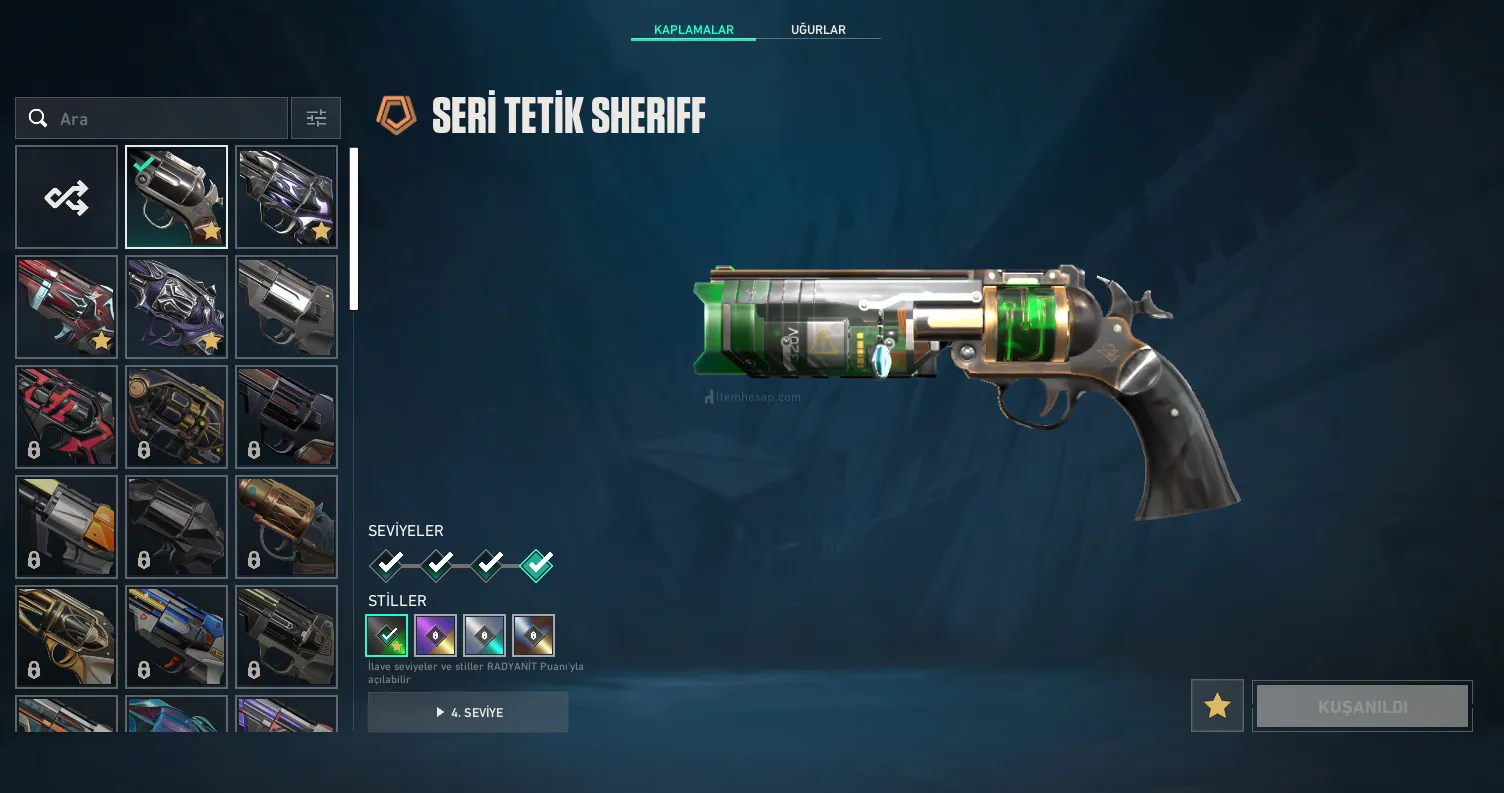This screenshot has width=1504, height=793.
Task: Select the plain silver Sheriff skin
Action: [287, 307]
